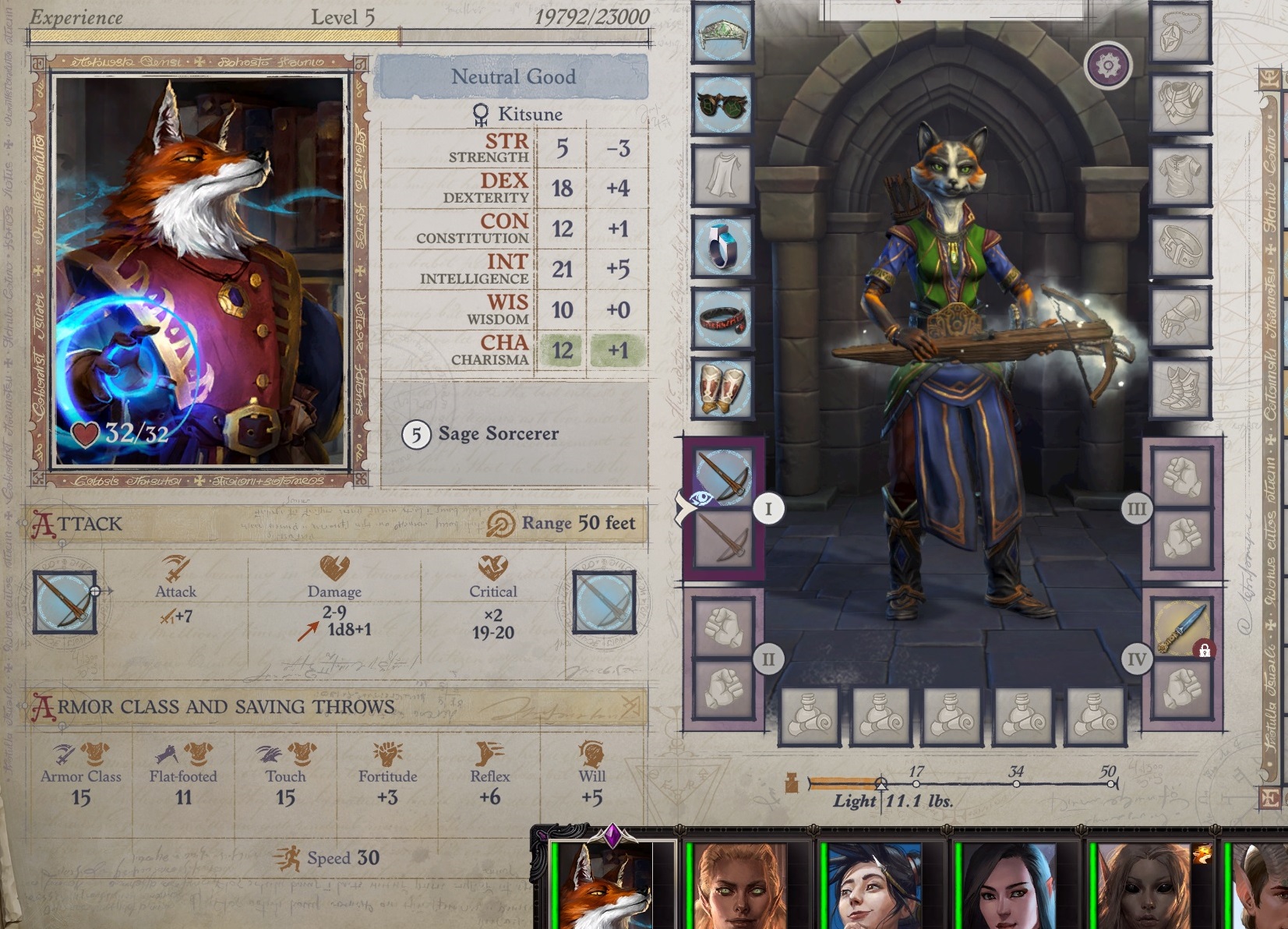Select the bracers equipment slot

[x=722, y=388]
